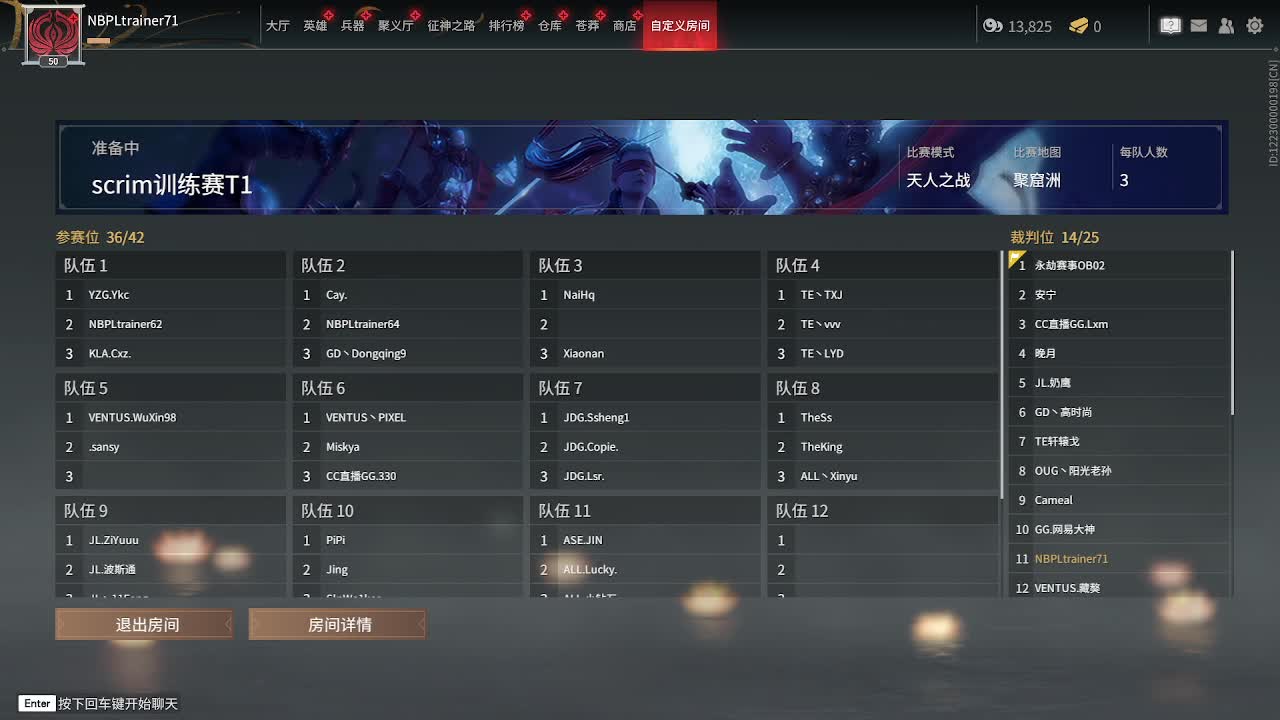Open the settings gear icon
Viewport: 1280px width, 720px height.
1254,25
